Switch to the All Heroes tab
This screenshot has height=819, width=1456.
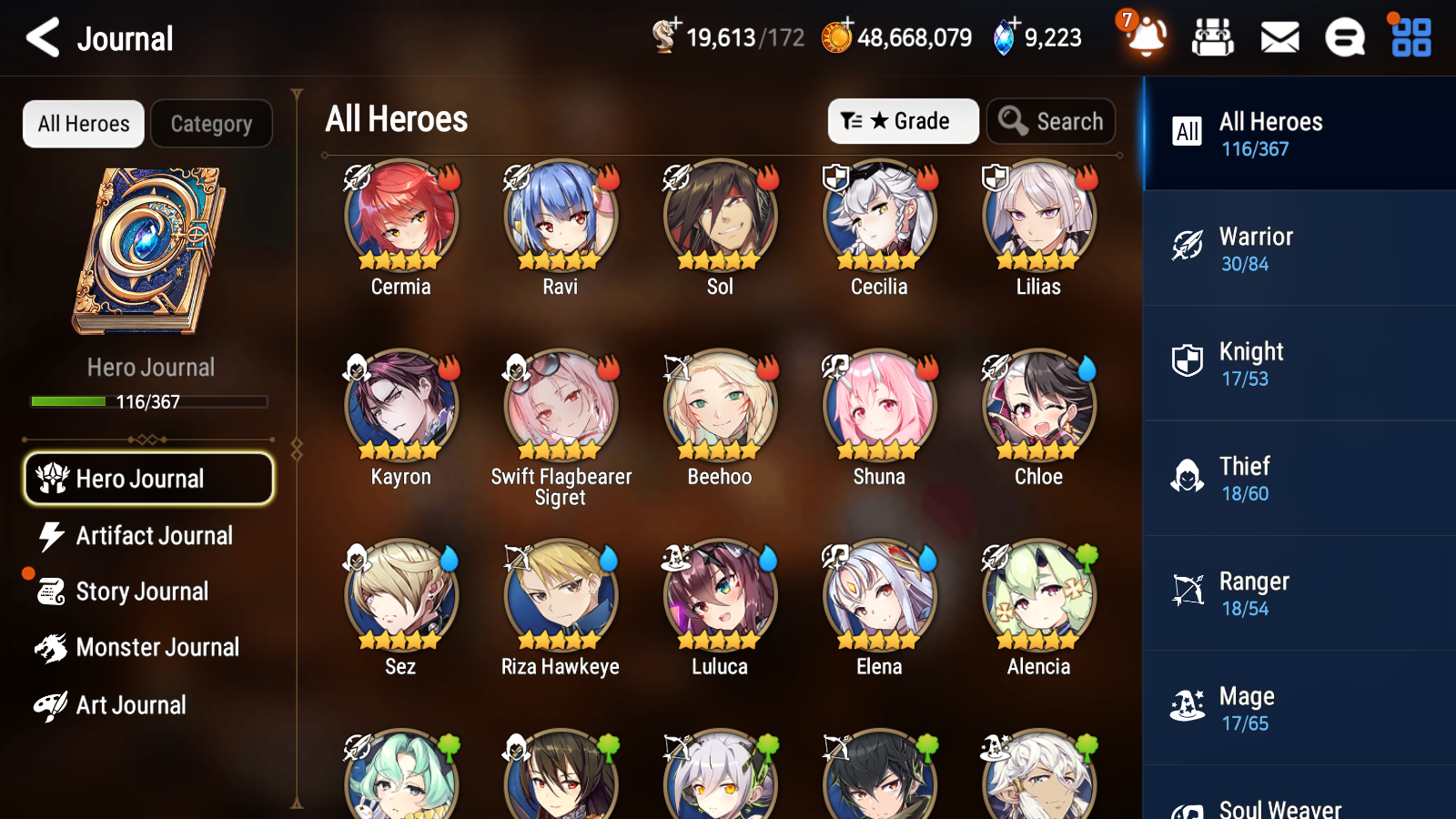pos(83,124)
